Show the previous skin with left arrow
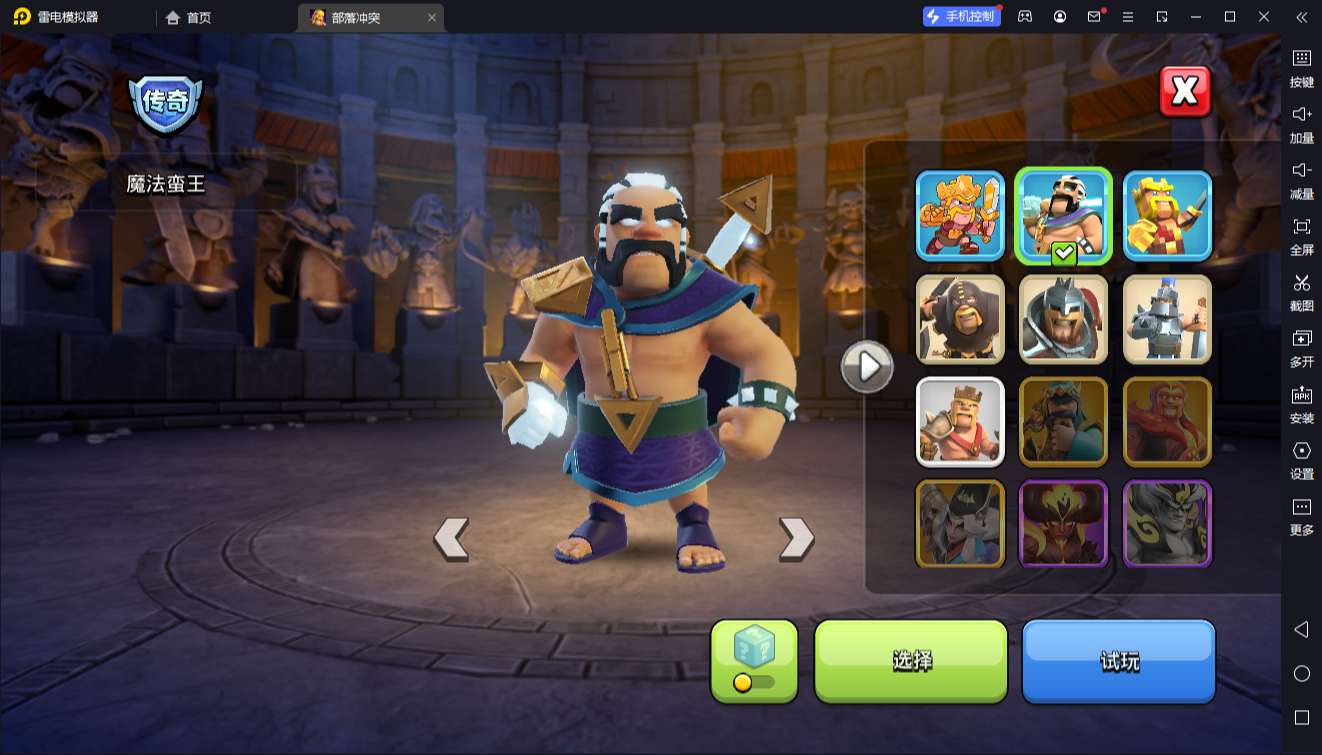The width and height of the screenshot is (1322, 755). click(x=451, y=538)
